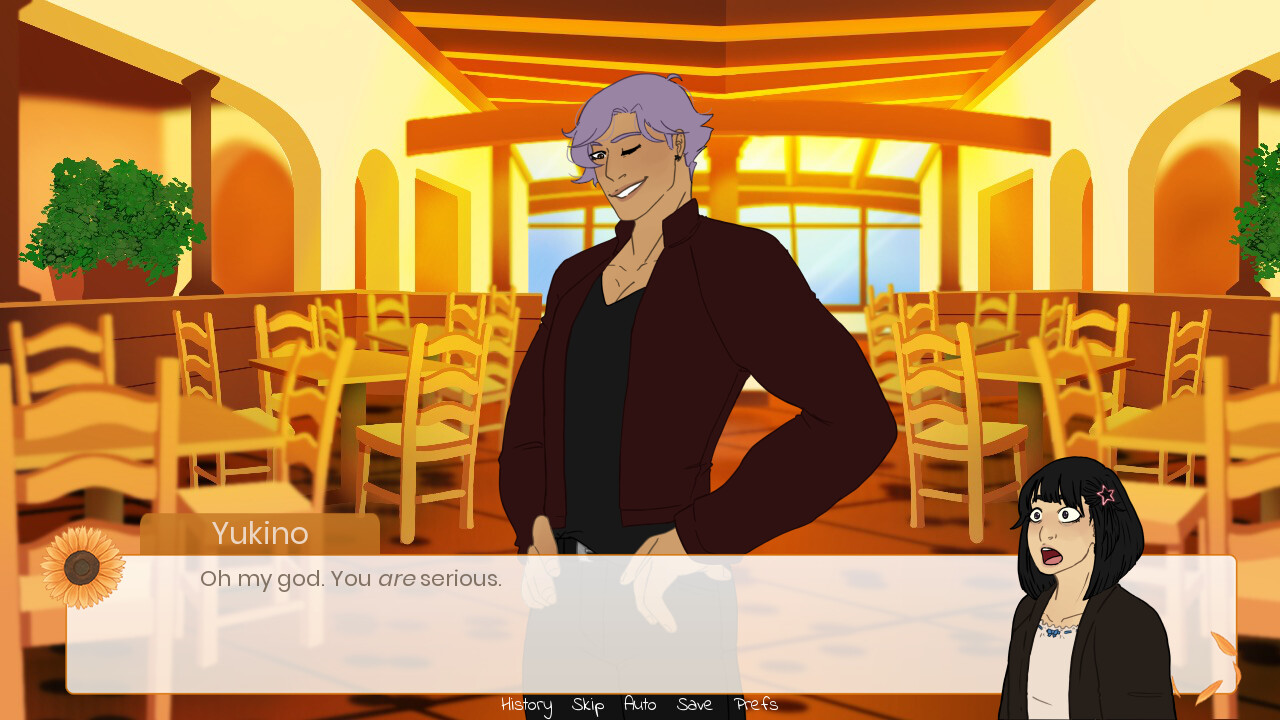Click the dialogue text to advance the story
Screen dimensions: 1280x720
click(x=350, y=578)
